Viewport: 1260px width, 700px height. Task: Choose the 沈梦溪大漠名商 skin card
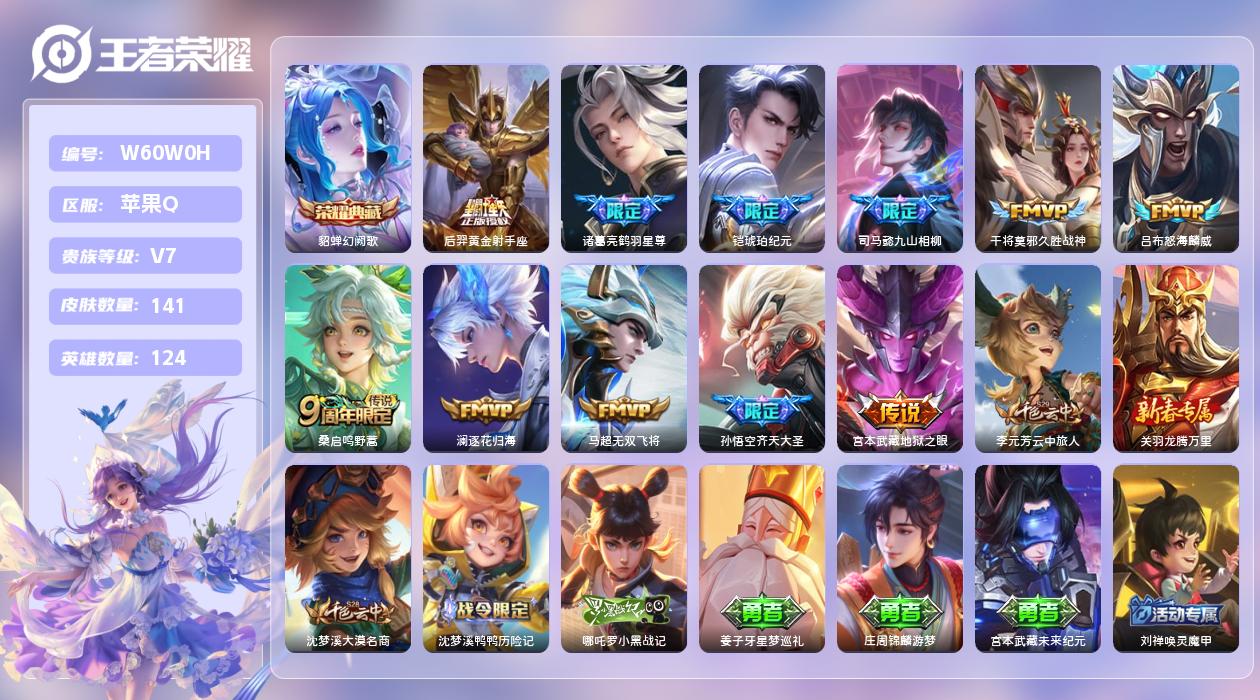click(348, 558)
